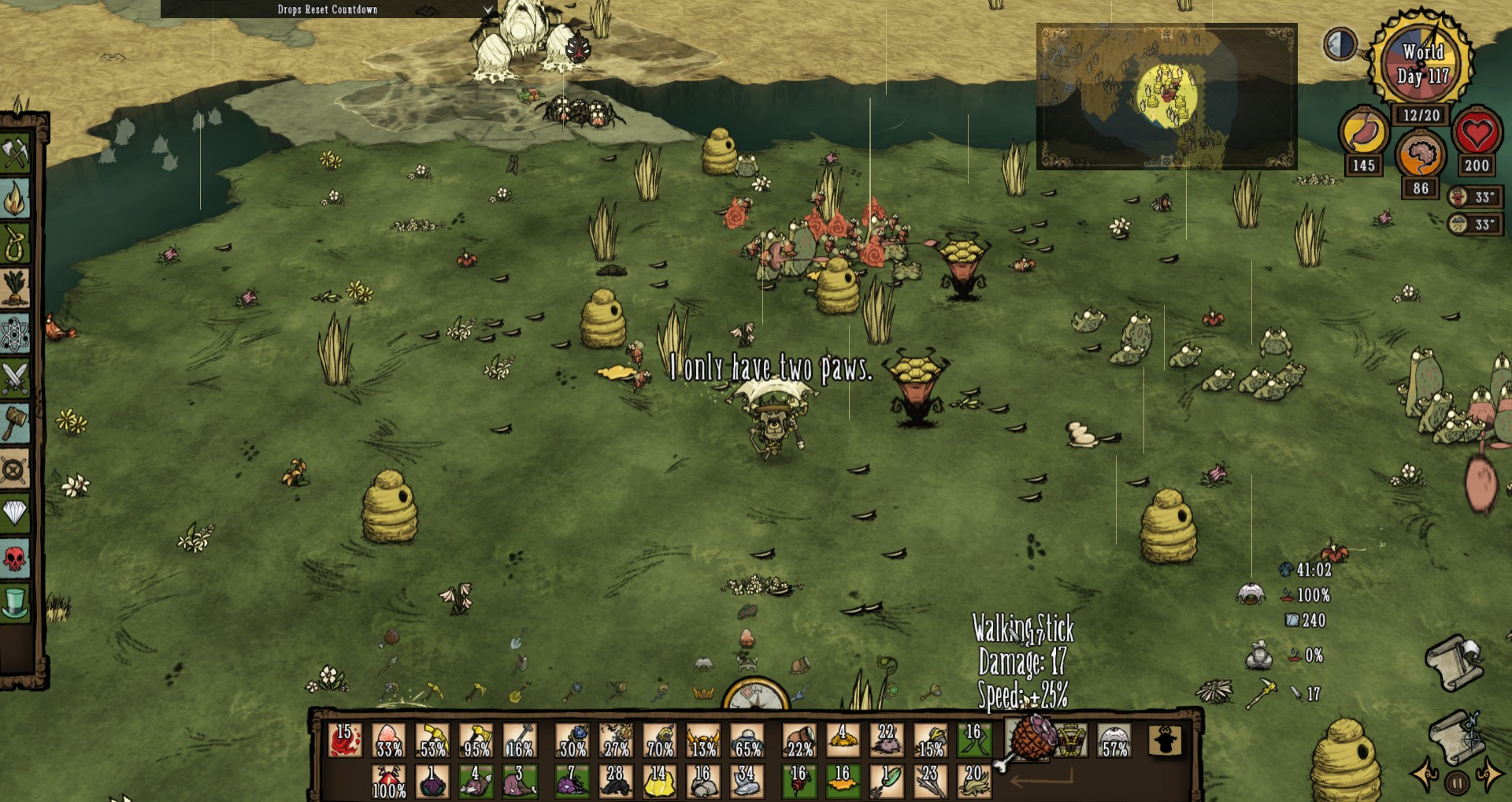Viewport: 1512px width, 802px height.
Task: Open the Tools crafting tab
Action: coord(15,152)
